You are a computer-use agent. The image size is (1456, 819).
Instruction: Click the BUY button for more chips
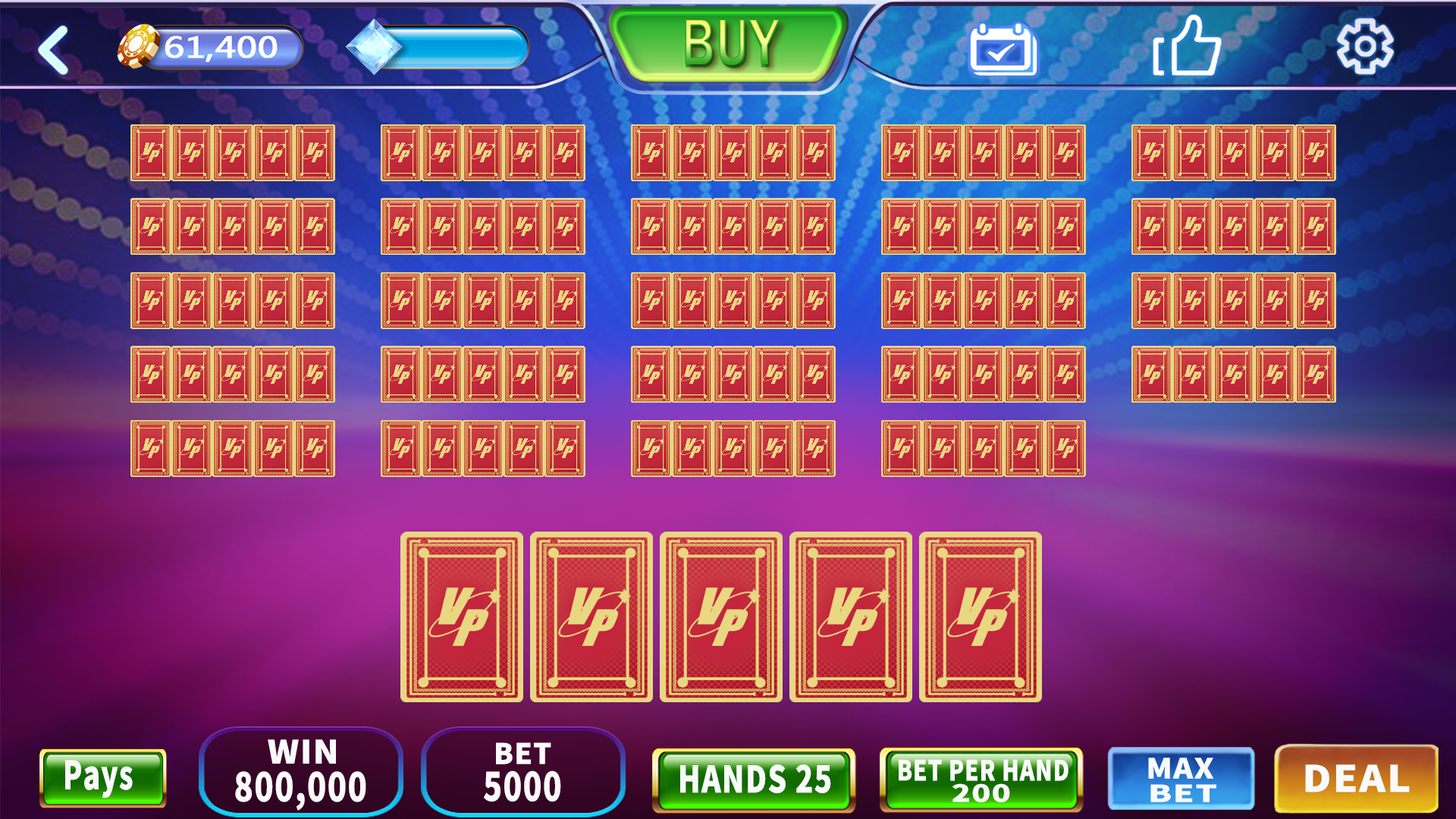[x=730, y=42]
